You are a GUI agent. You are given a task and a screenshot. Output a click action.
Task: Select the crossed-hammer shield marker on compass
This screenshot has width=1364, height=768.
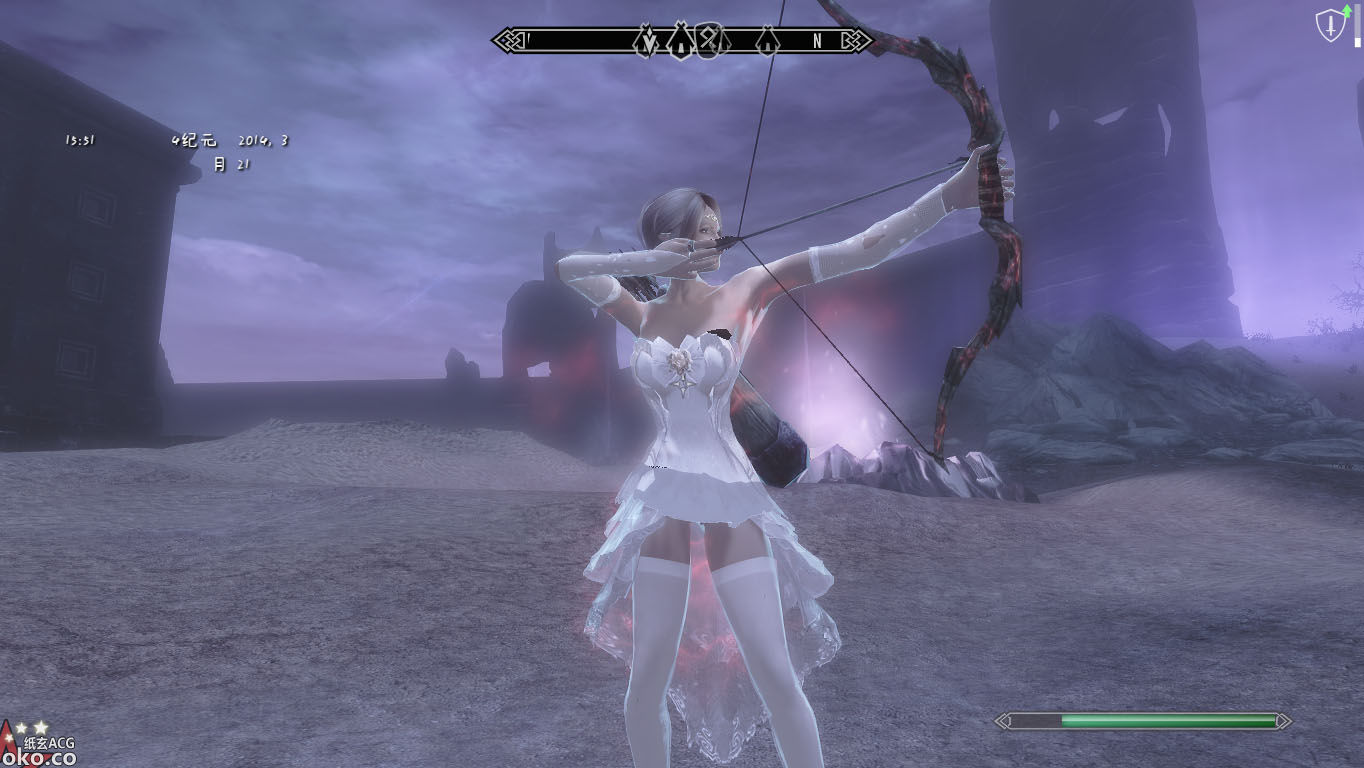tap(707, 41)
